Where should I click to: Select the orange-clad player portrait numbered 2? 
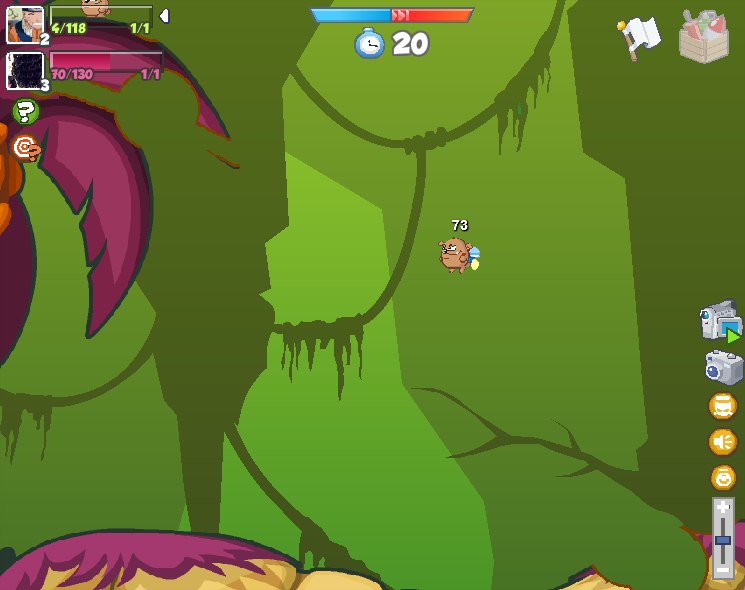coord(23,24)
